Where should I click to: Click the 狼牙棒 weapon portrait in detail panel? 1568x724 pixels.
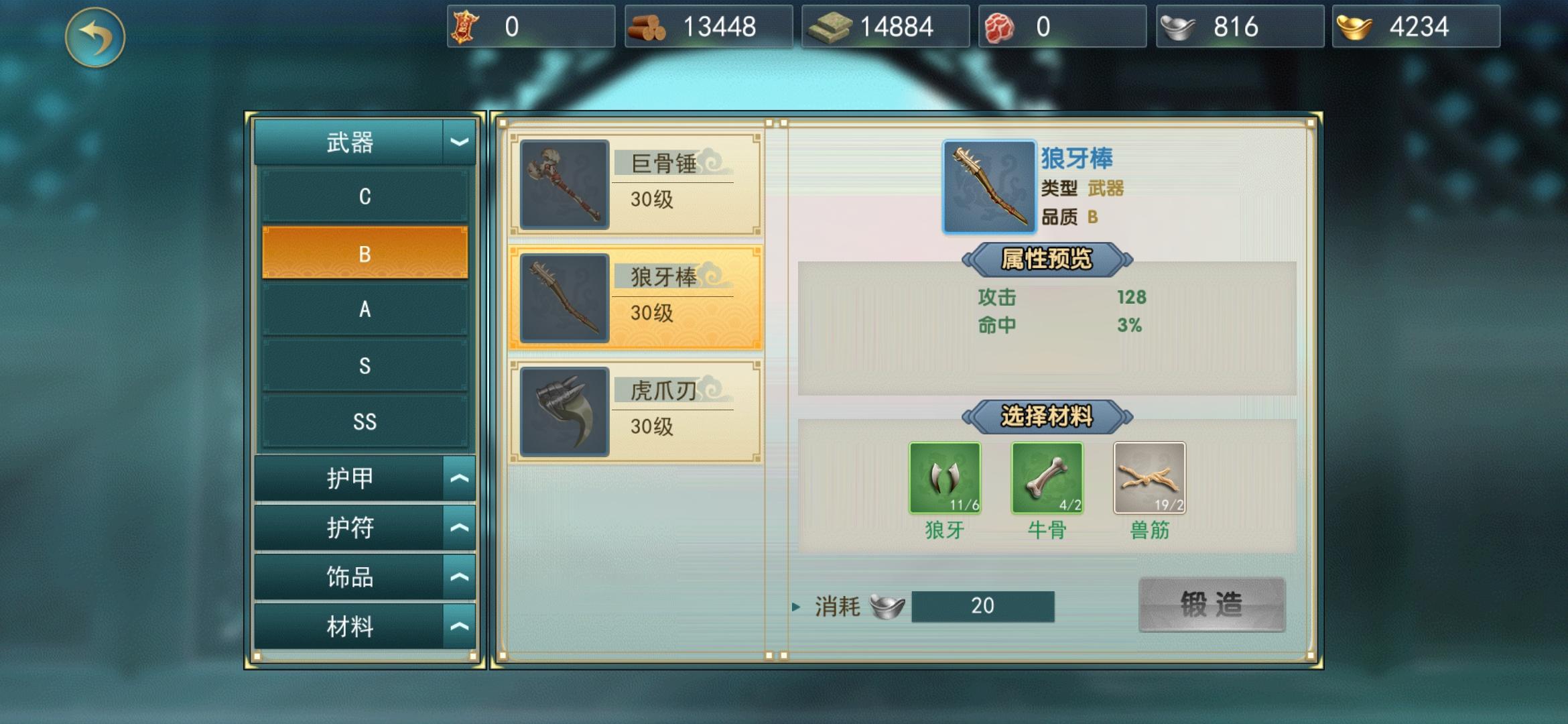click(x=990, y=185)
